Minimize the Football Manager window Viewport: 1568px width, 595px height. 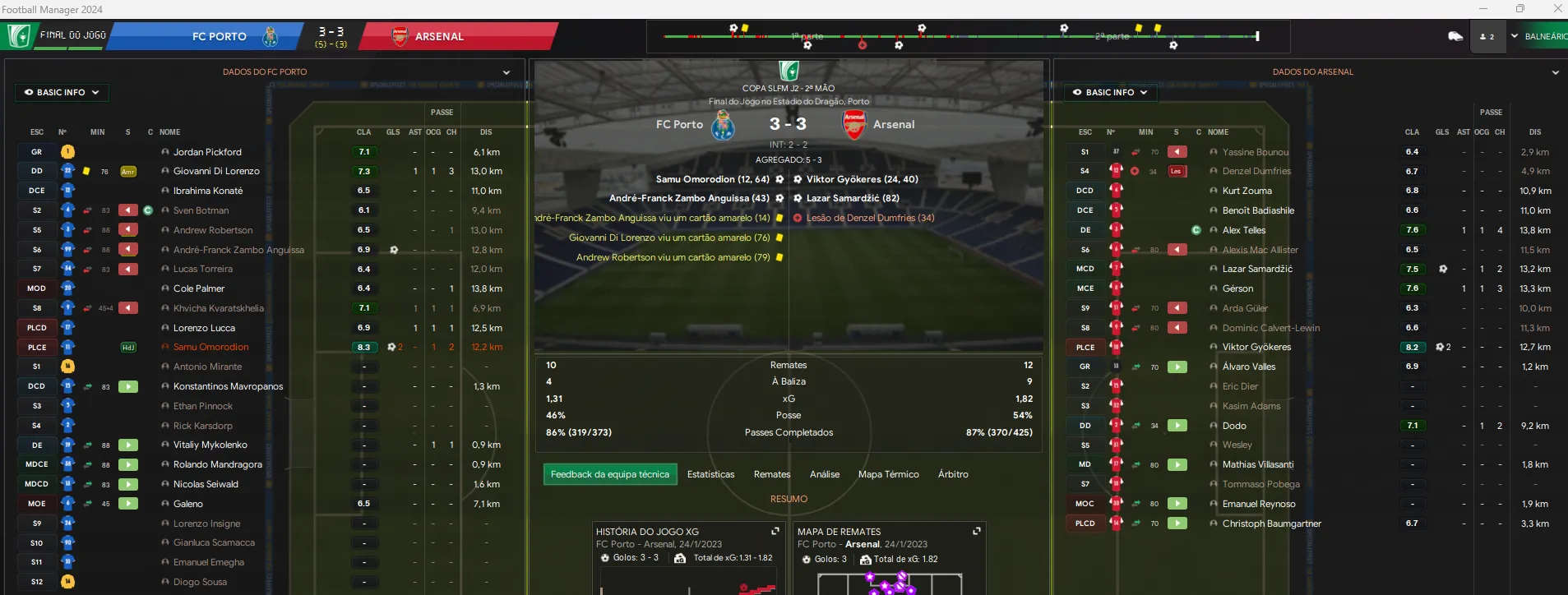1483,8
